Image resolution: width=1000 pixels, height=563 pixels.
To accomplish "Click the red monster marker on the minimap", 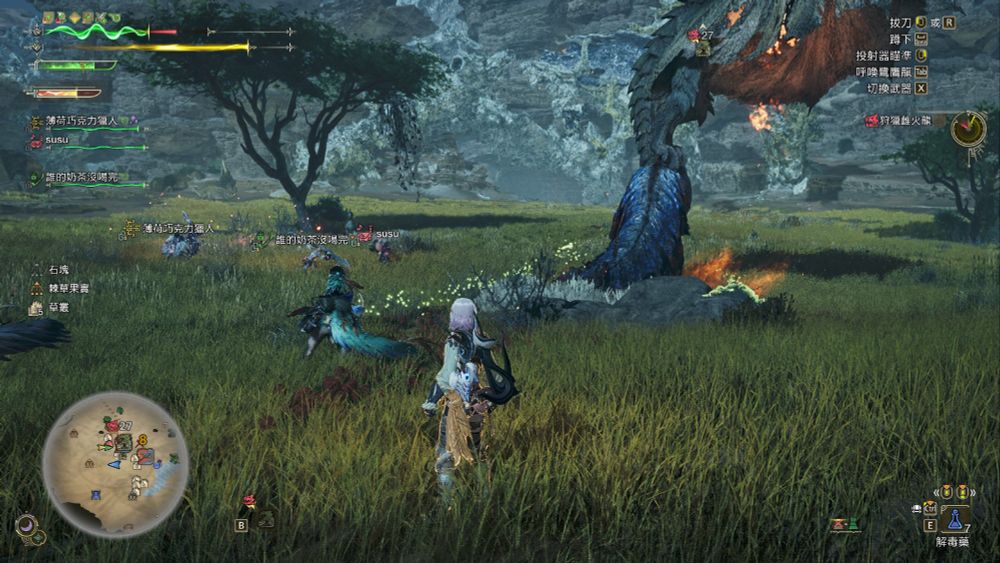I will coord(111,425).
